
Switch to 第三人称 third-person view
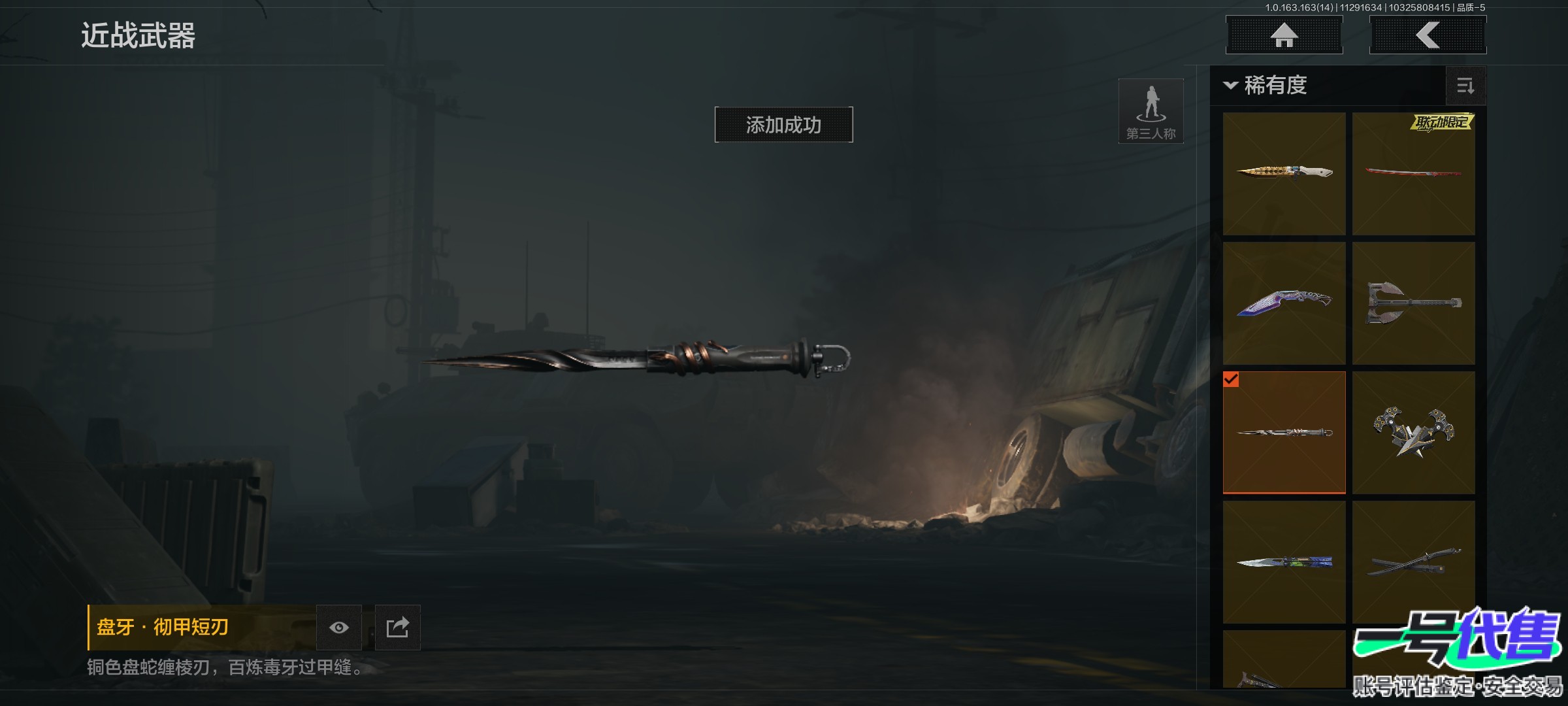pos(1151,111)
